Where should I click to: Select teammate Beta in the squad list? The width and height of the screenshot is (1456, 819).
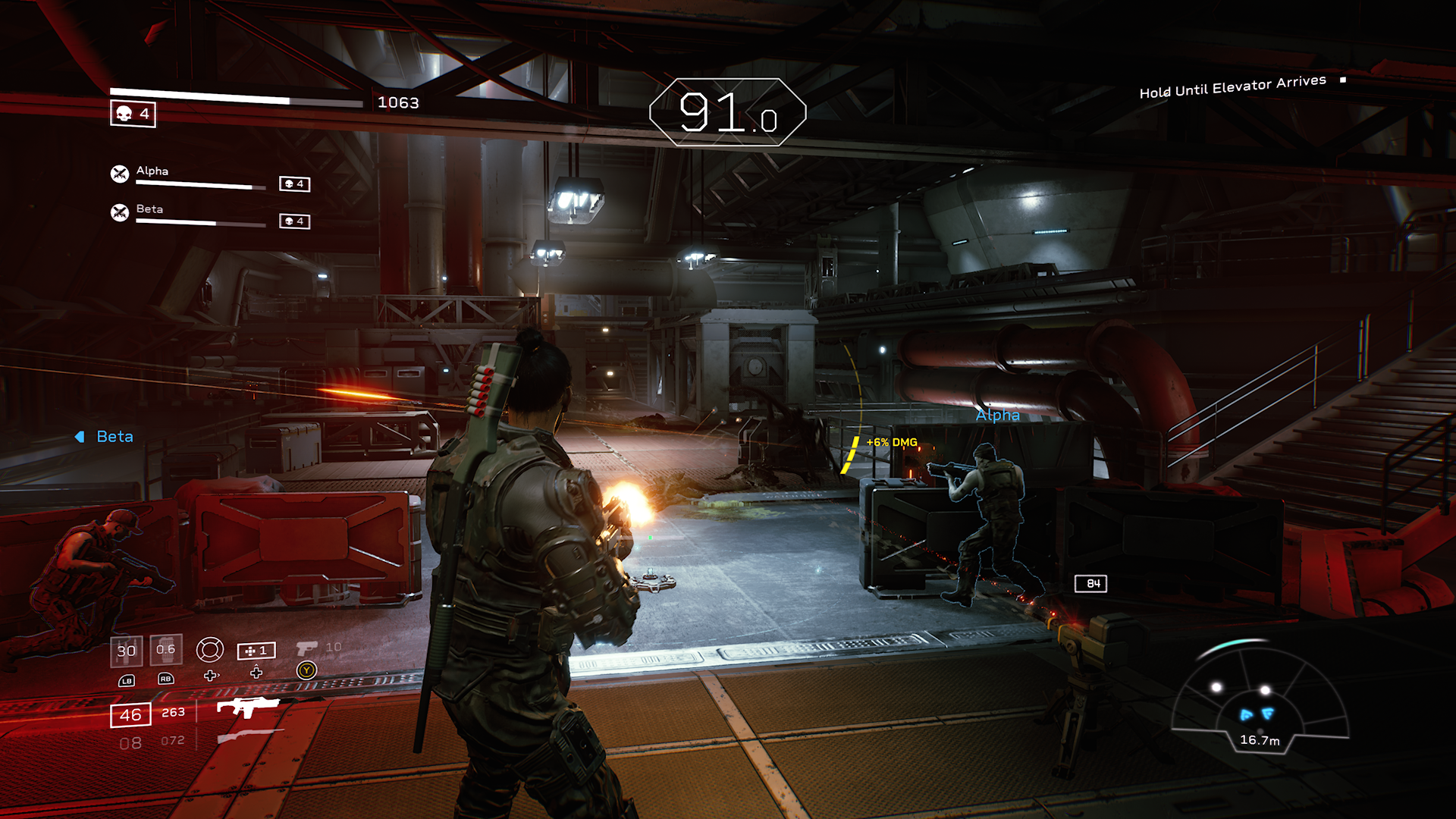tap(149, 209)
